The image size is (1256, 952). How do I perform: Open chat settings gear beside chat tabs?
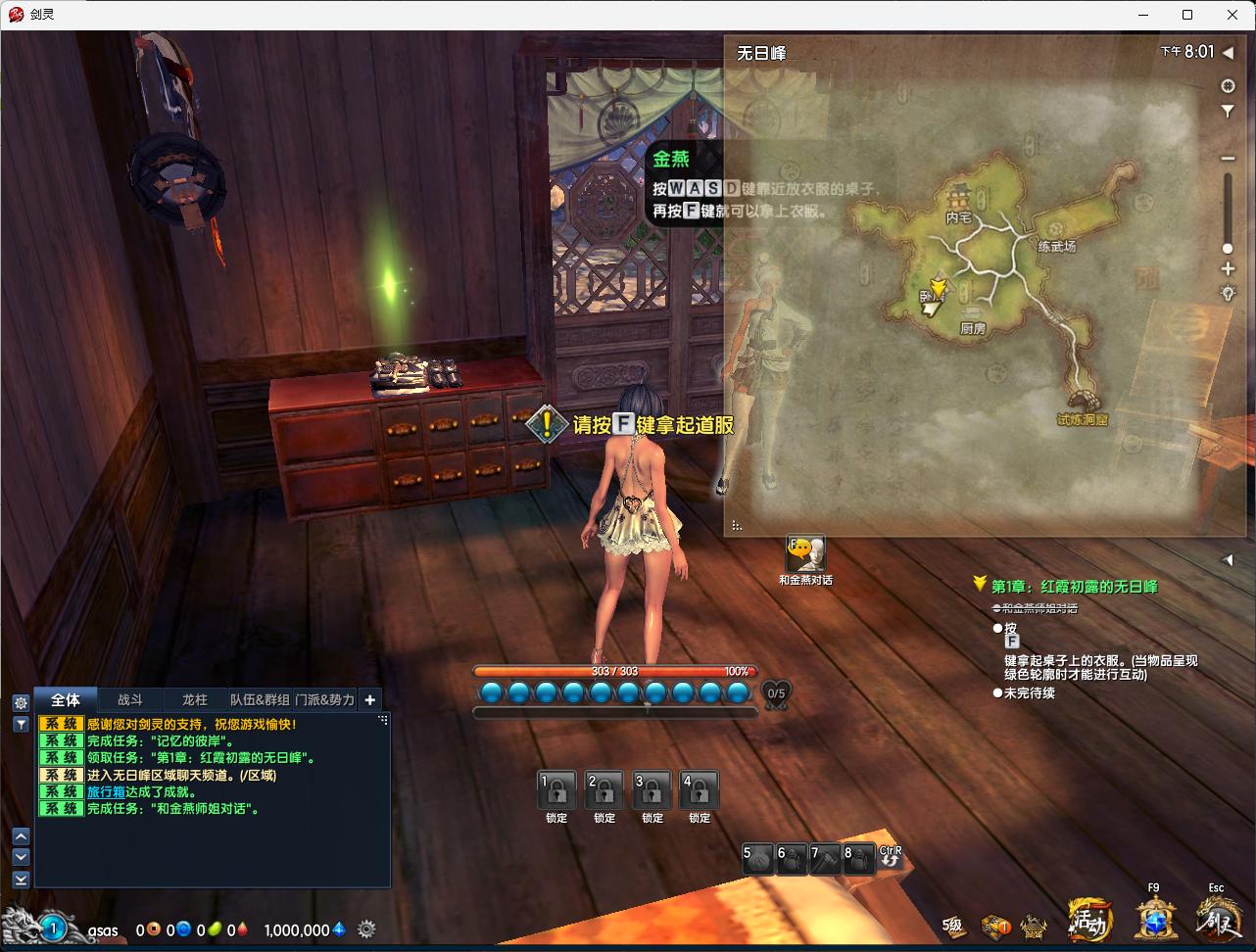(x=21, y=702)
